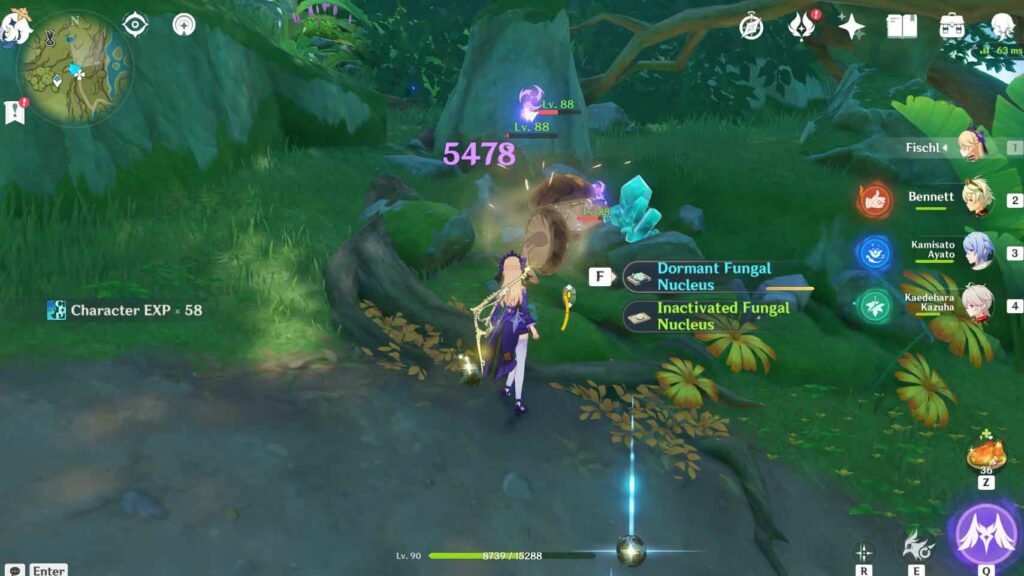
Task: Open the character head icon in top bar
Action: click(1001, 27)
